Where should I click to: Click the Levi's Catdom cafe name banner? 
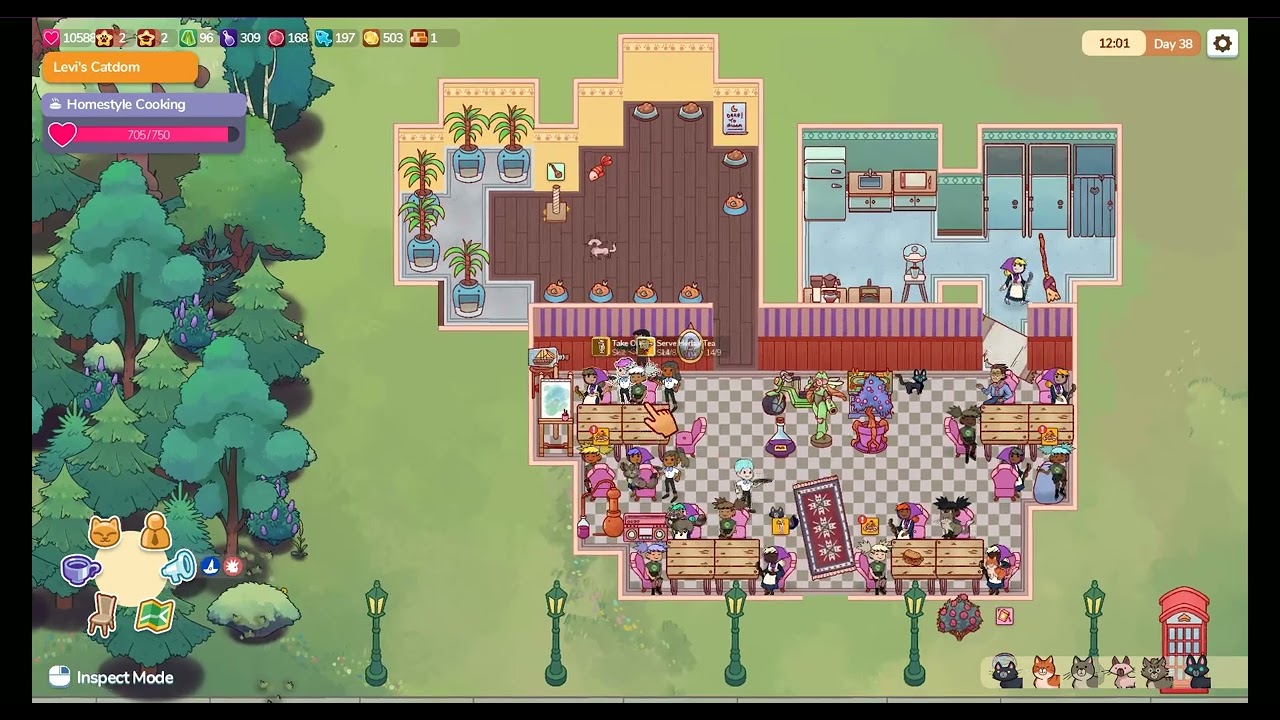[x=120, y=67]
